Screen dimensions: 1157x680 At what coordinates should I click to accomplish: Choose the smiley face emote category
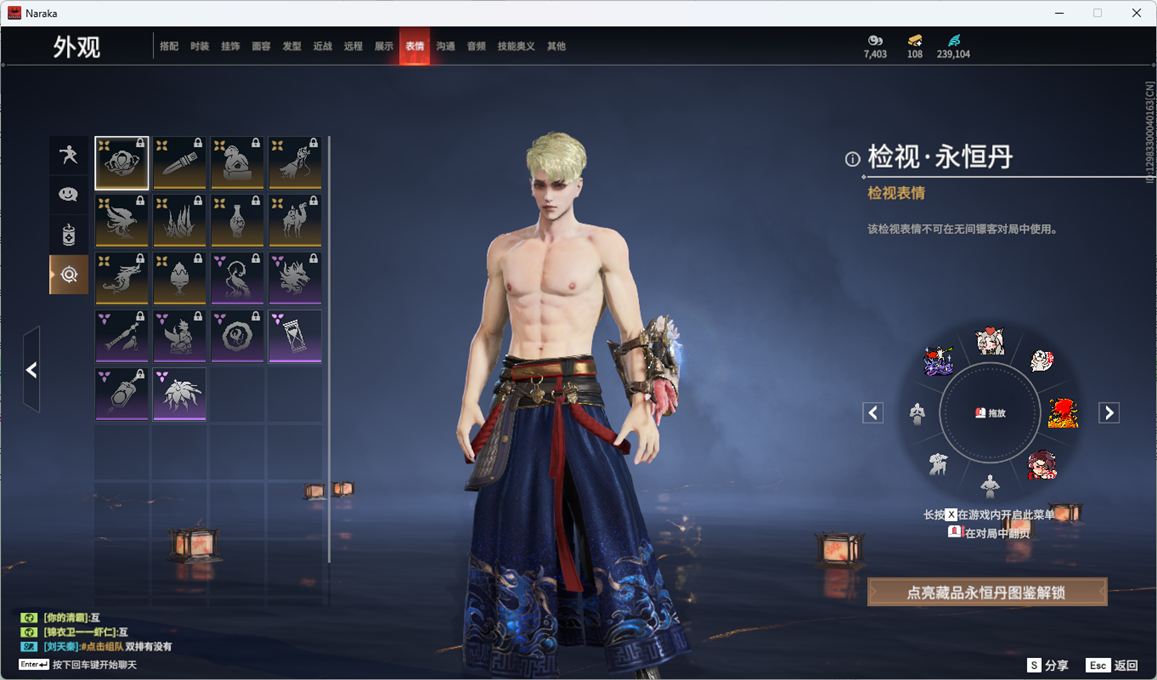(68, 194)
